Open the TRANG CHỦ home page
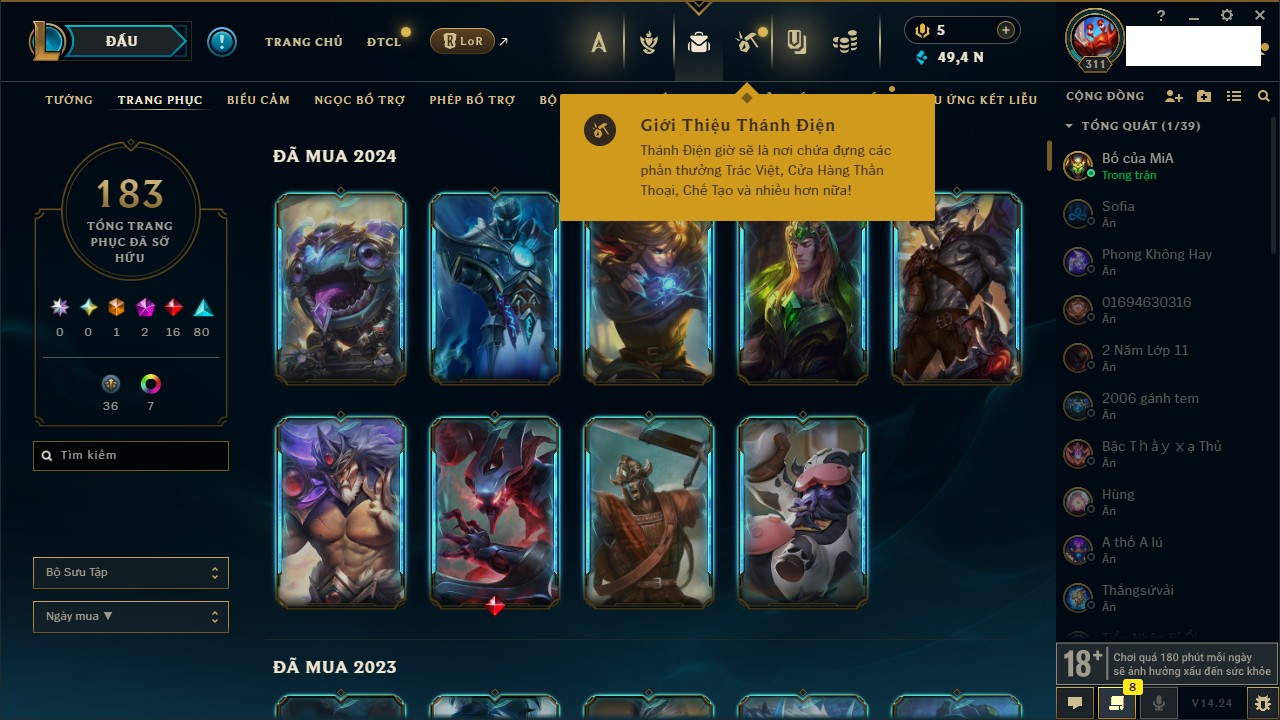Viewport: 1280px width, 720px height. pos(303,42)
